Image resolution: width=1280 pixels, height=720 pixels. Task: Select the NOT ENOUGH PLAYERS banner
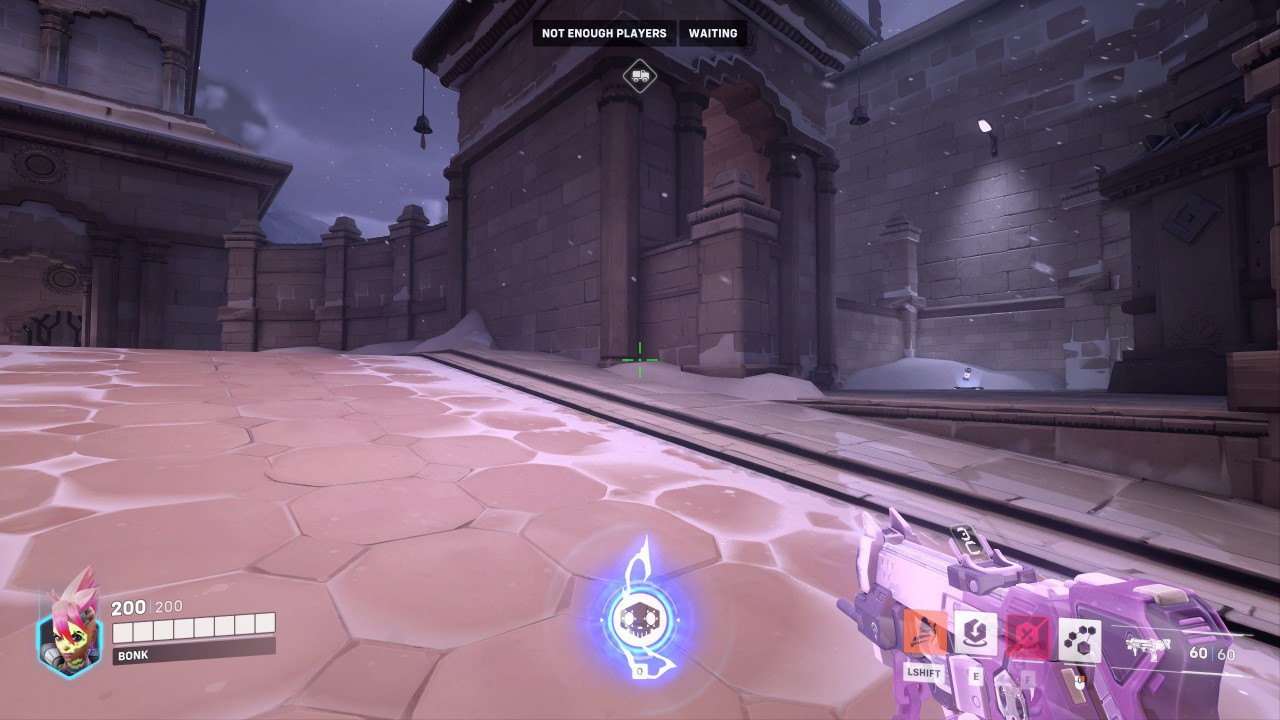pyautogui.click(x=603, y=33)
